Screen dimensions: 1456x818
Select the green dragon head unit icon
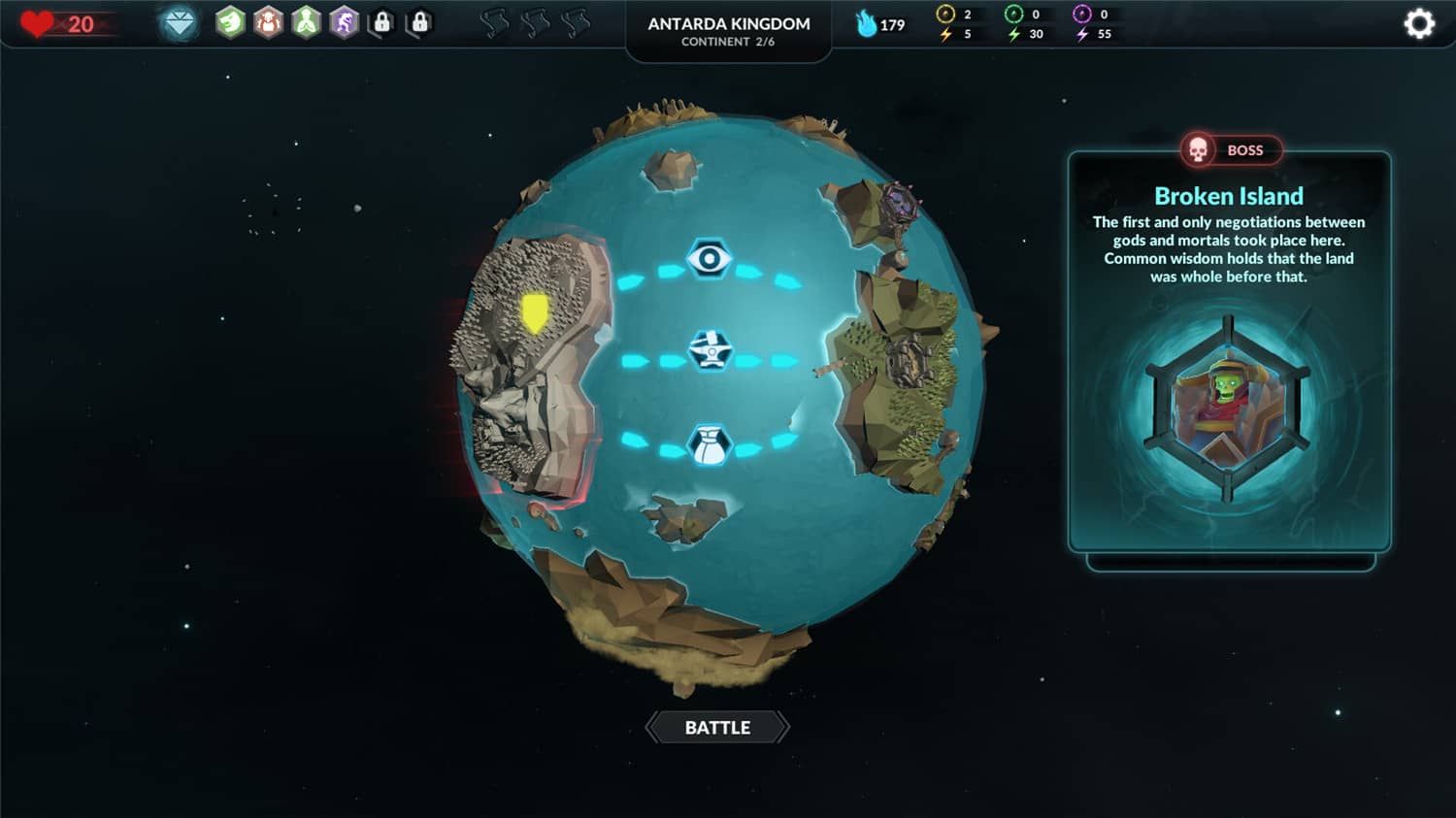(x=230, y=22)
